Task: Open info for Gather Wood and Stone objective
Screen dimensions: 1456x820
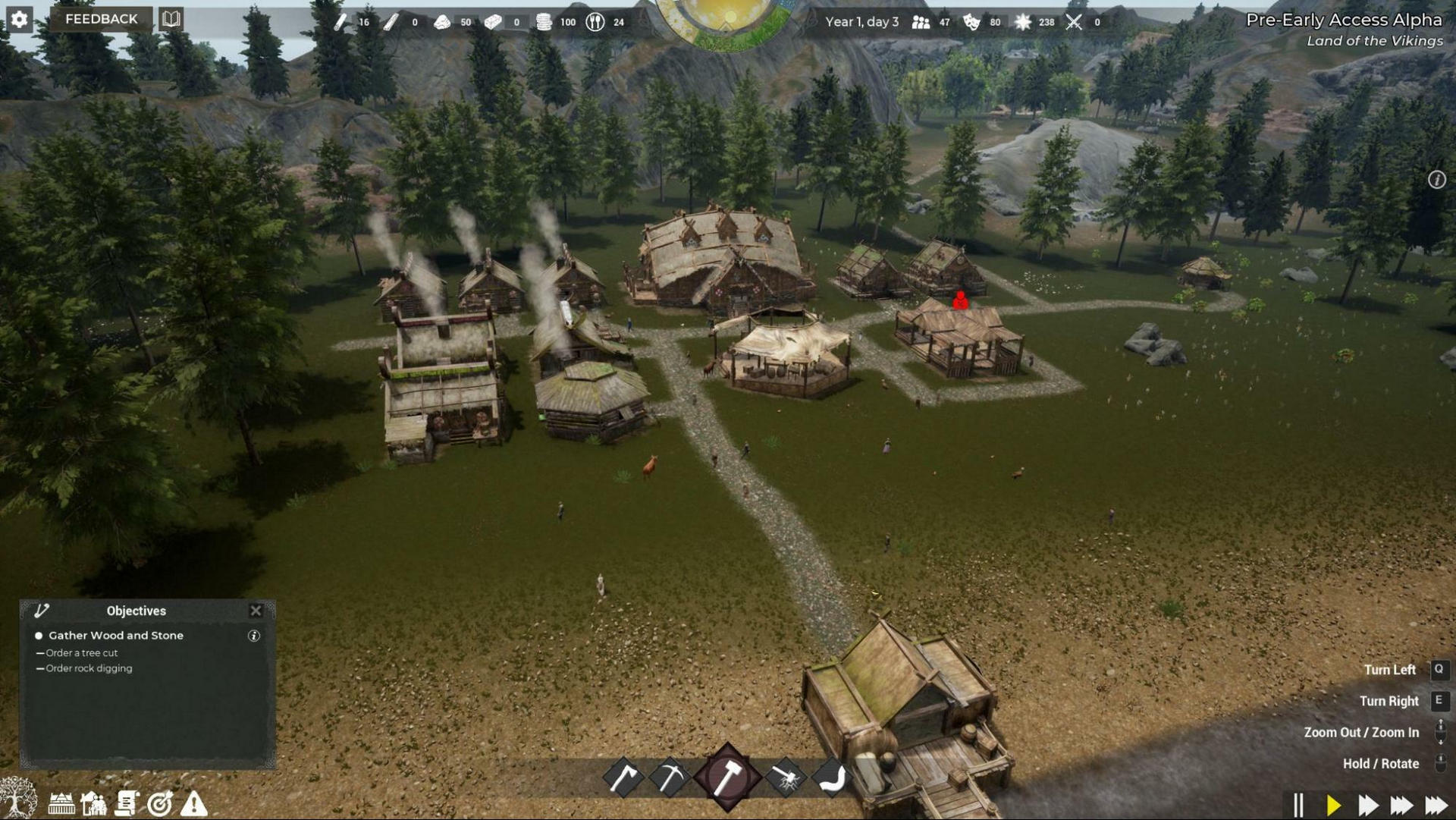Action: [253, 636]
